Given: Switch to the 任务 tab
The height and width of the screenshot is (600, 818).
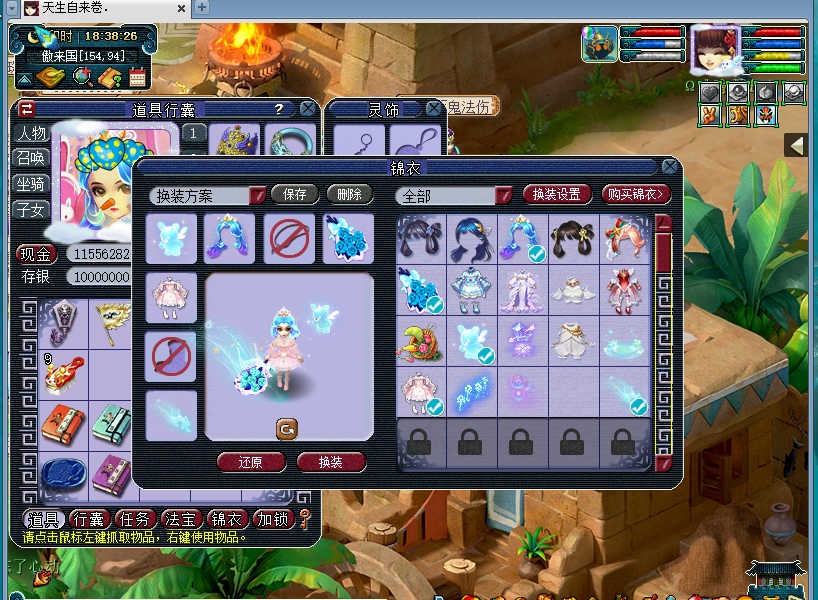Looking at the screenshot, I should 134,519.
